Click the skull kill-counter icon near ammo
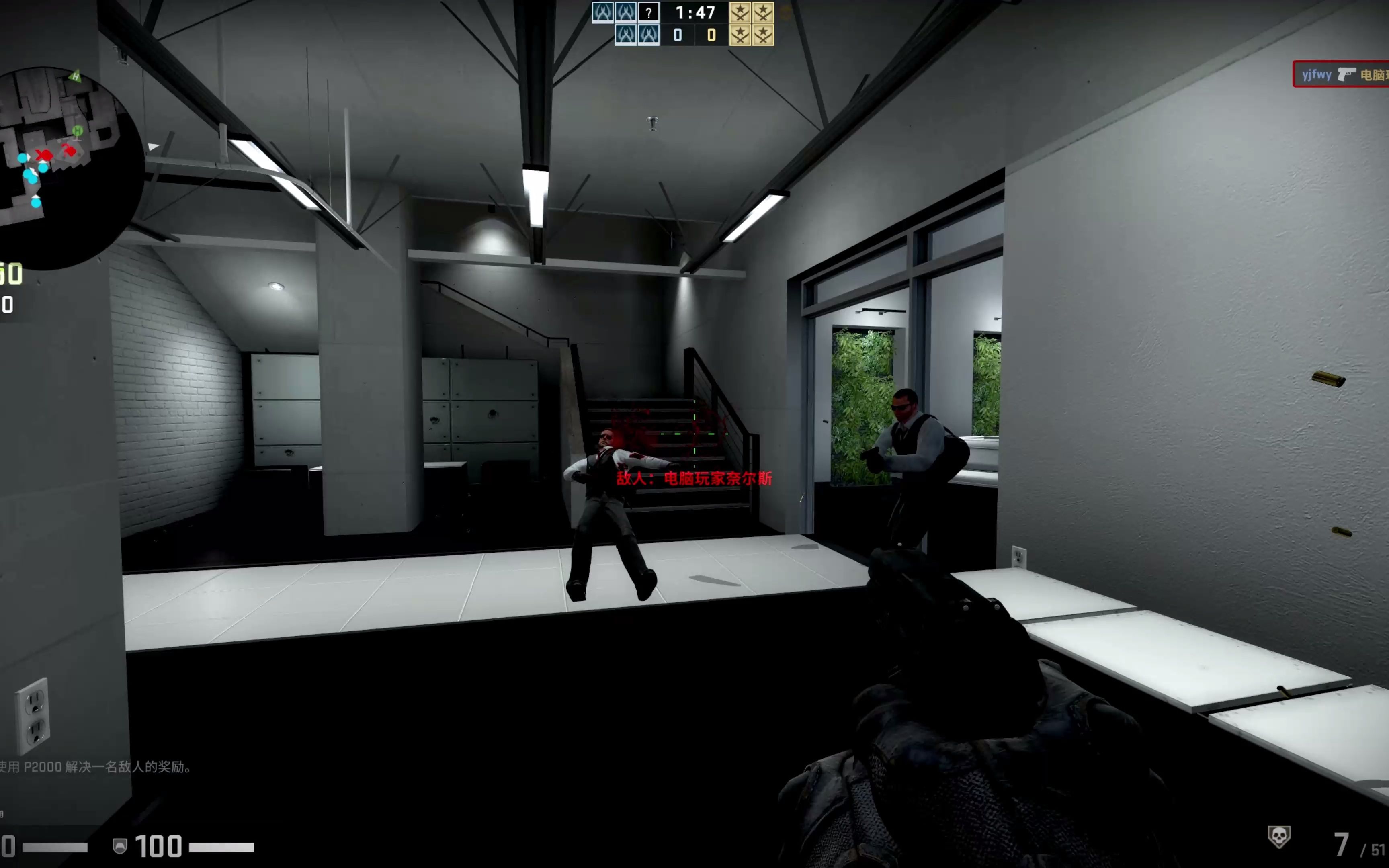The image size is (1389, 868). (x=1279, y=836)
